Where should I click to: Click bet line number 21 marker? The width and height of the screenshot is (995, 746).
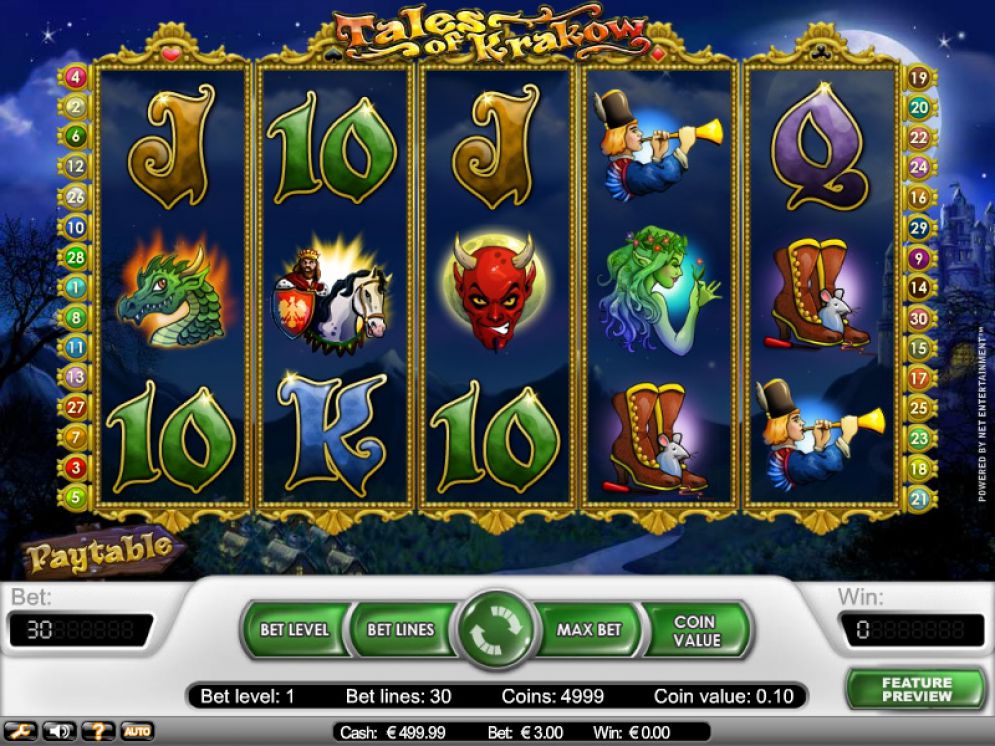[919, 497]
